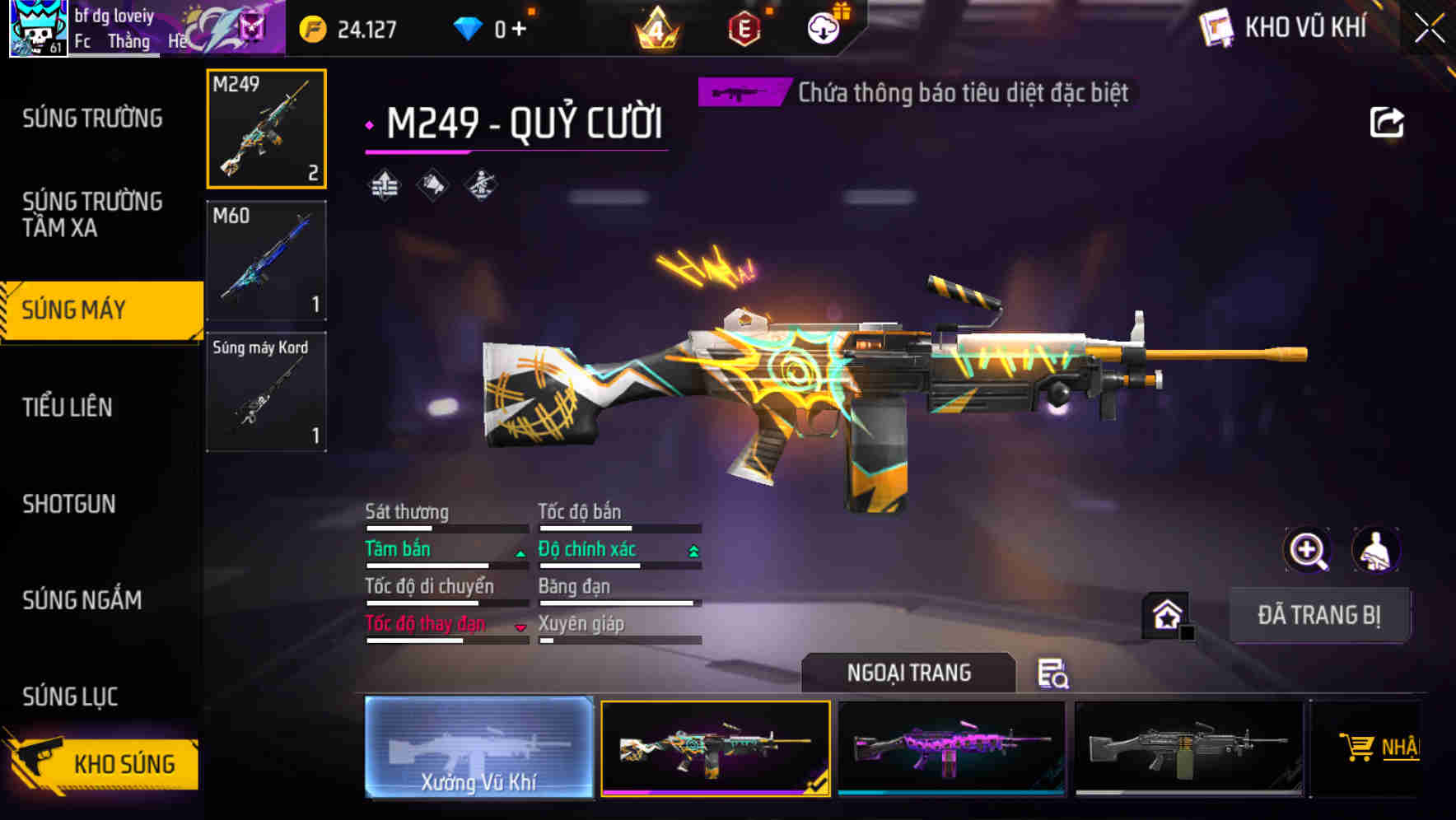
Task: Select the M60 weapon thumbnail
Action: 265,259
